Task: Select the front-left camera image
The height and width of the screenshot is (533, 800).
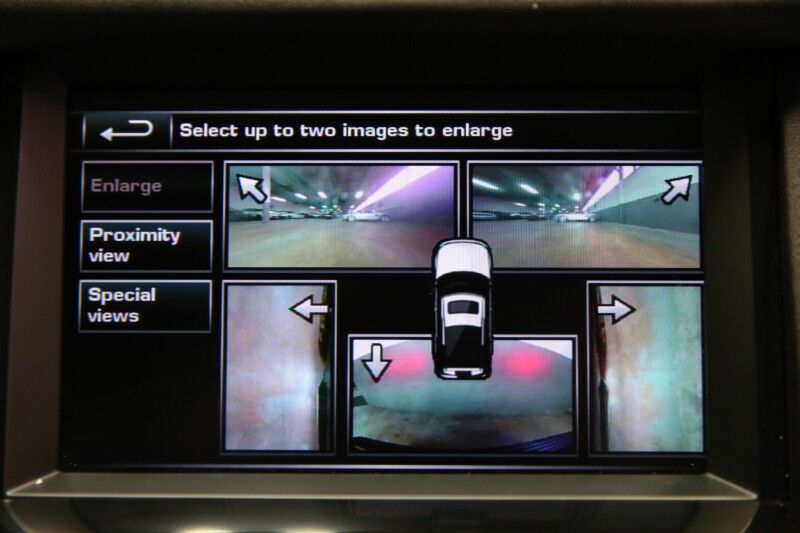Action: 340,216
